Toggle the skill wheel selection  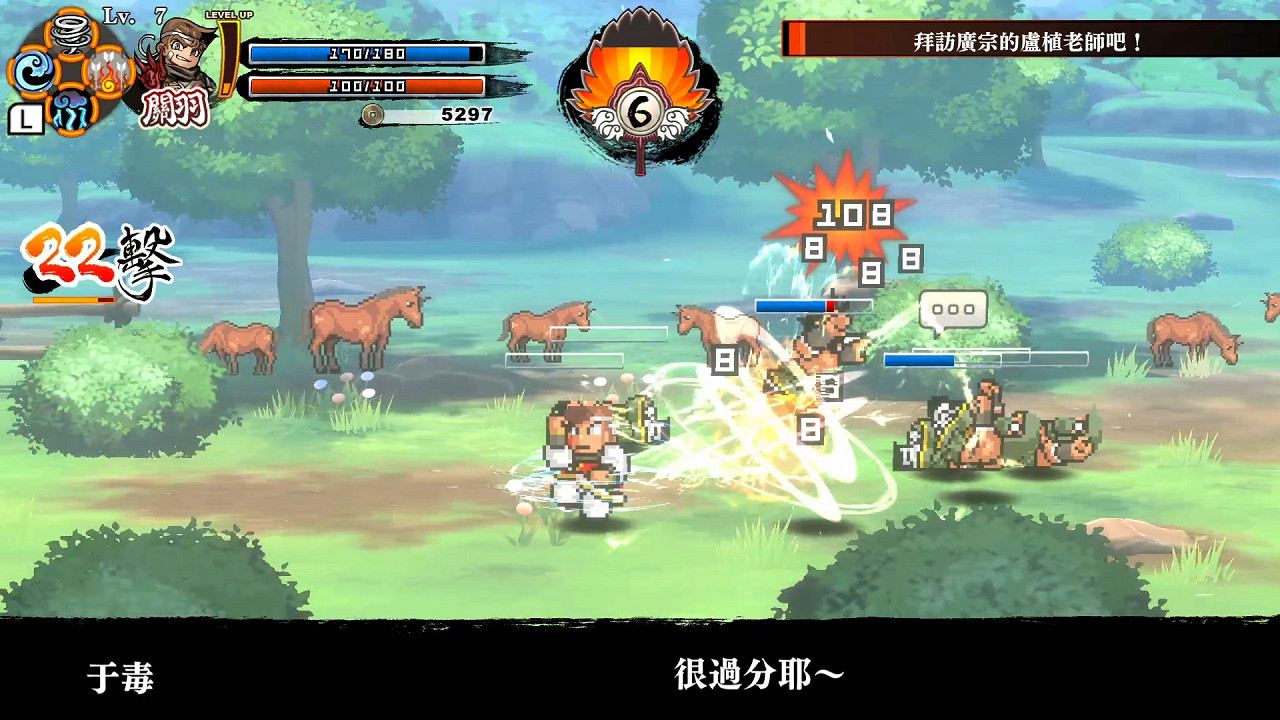[24, 121]
